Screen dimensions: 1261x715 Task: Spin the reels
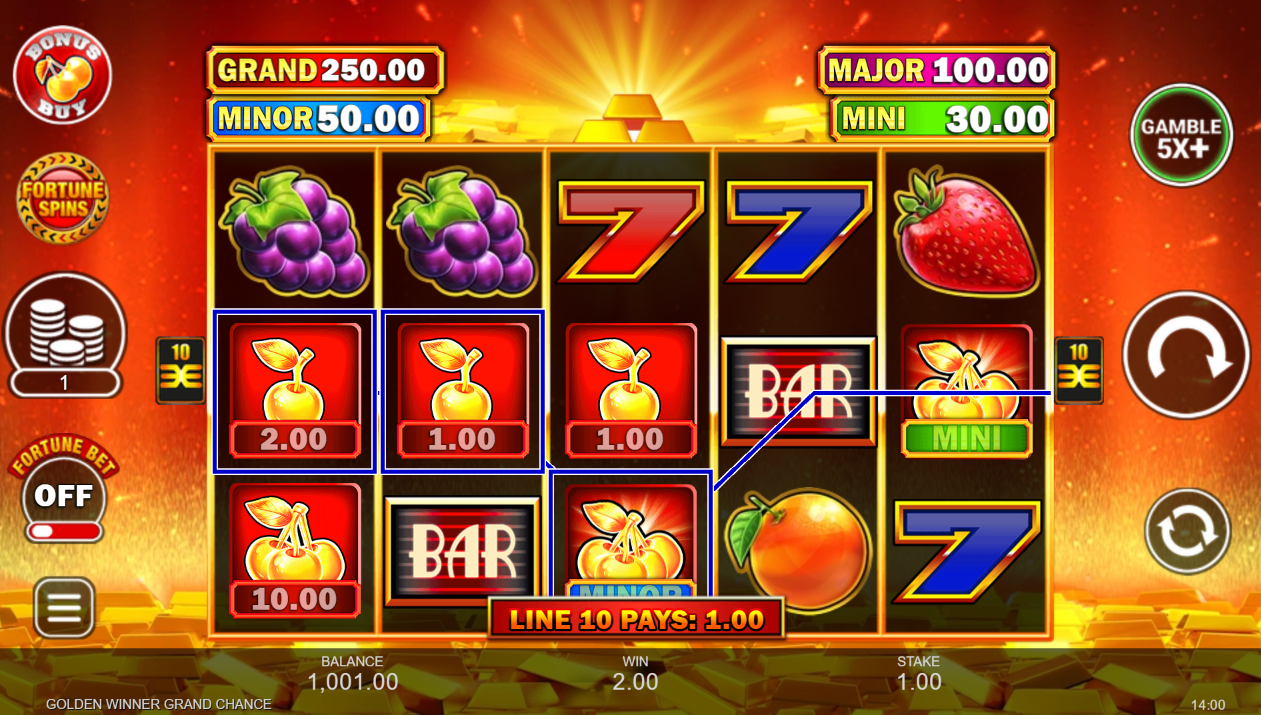(x=1186, y=355)
